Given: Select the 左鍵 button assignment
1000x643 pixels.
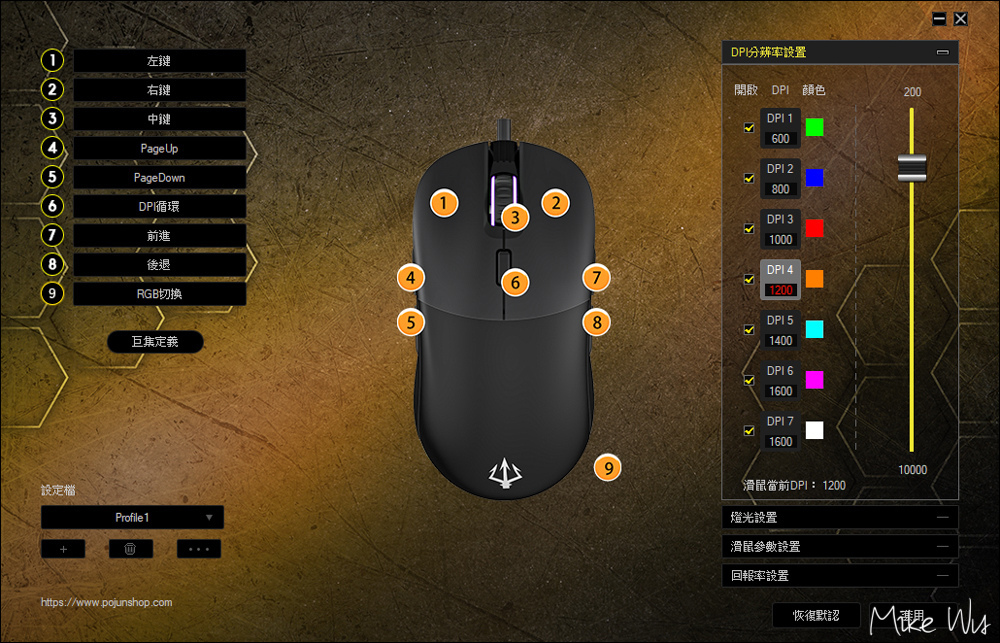Looking at the screenshot, I should [x=159, y=61].
